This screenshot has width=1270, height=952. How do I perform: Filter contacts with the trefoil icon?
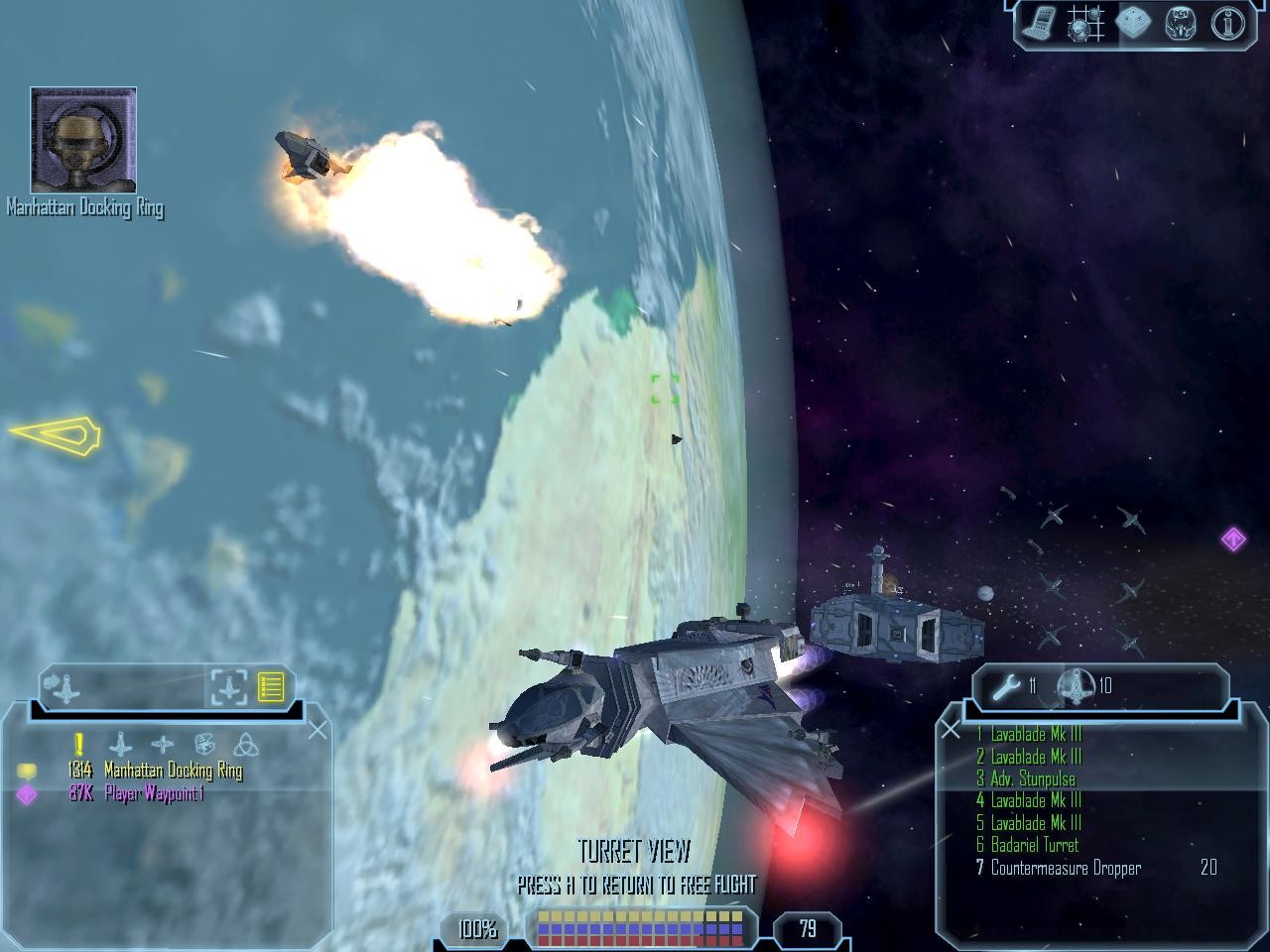(245, 744)
